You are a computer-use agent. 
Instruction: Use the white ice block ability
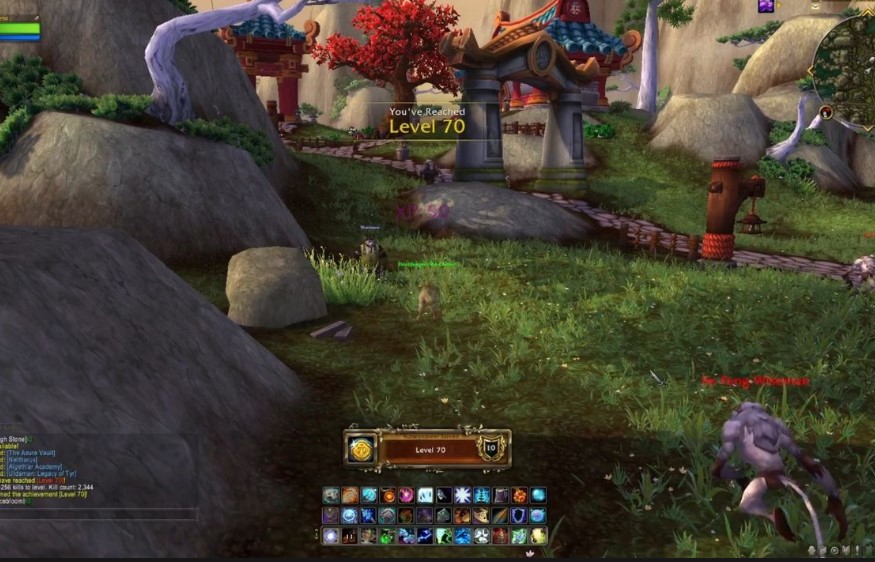coord(425,495)
